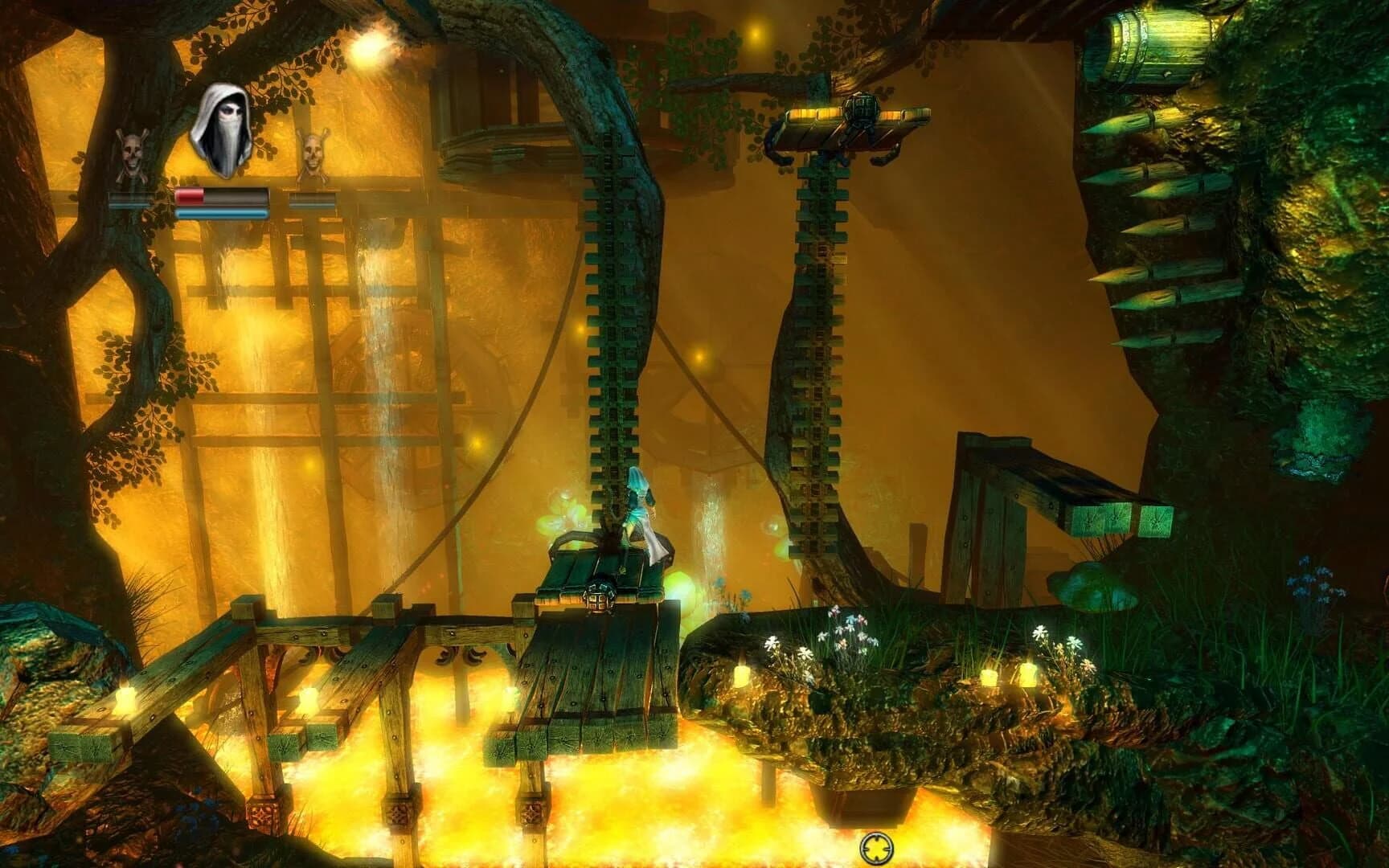Select the hooded Thief character portrait
Viewport: 1389px width, 868px height.
pos(220,129)
